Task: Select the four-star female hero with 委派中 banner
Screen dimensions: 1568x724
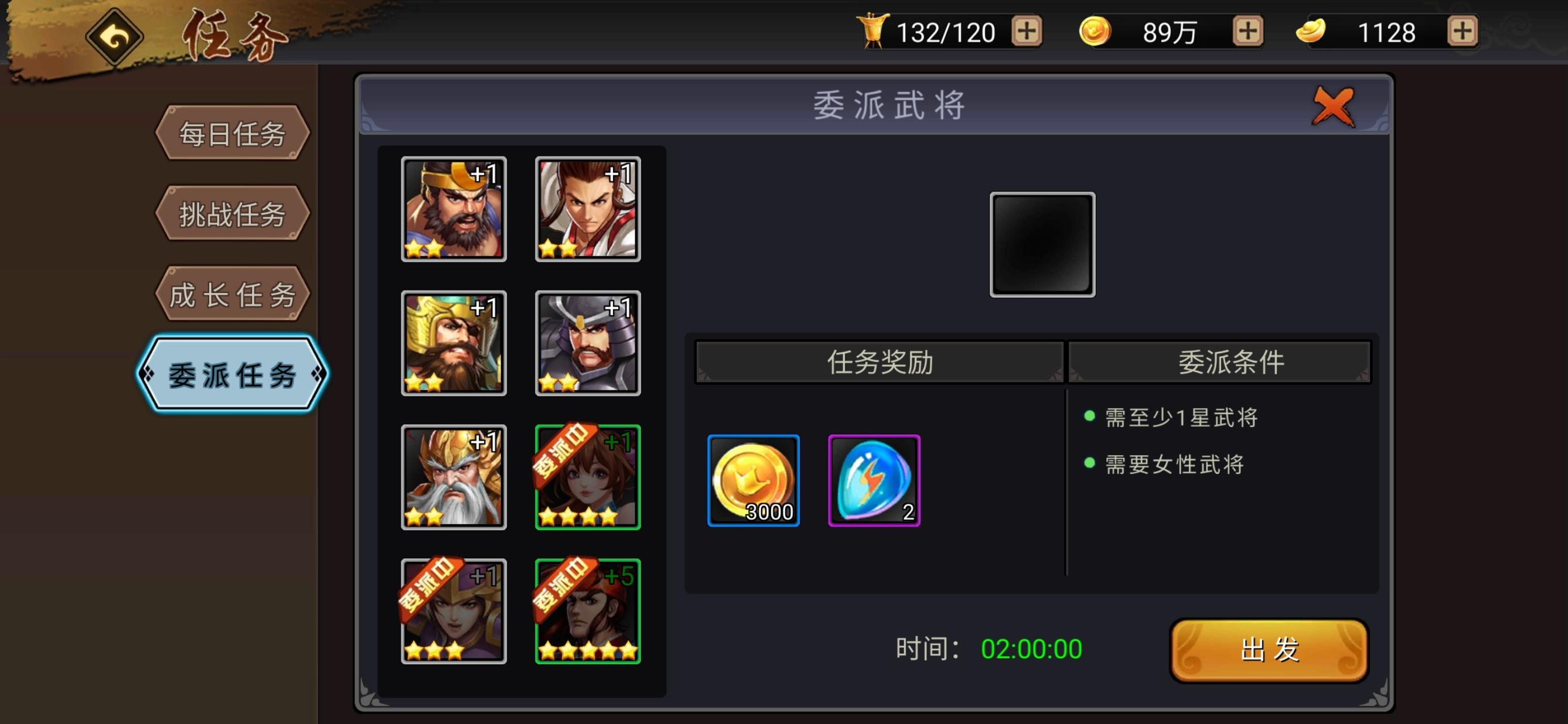Action: [586, 476]
